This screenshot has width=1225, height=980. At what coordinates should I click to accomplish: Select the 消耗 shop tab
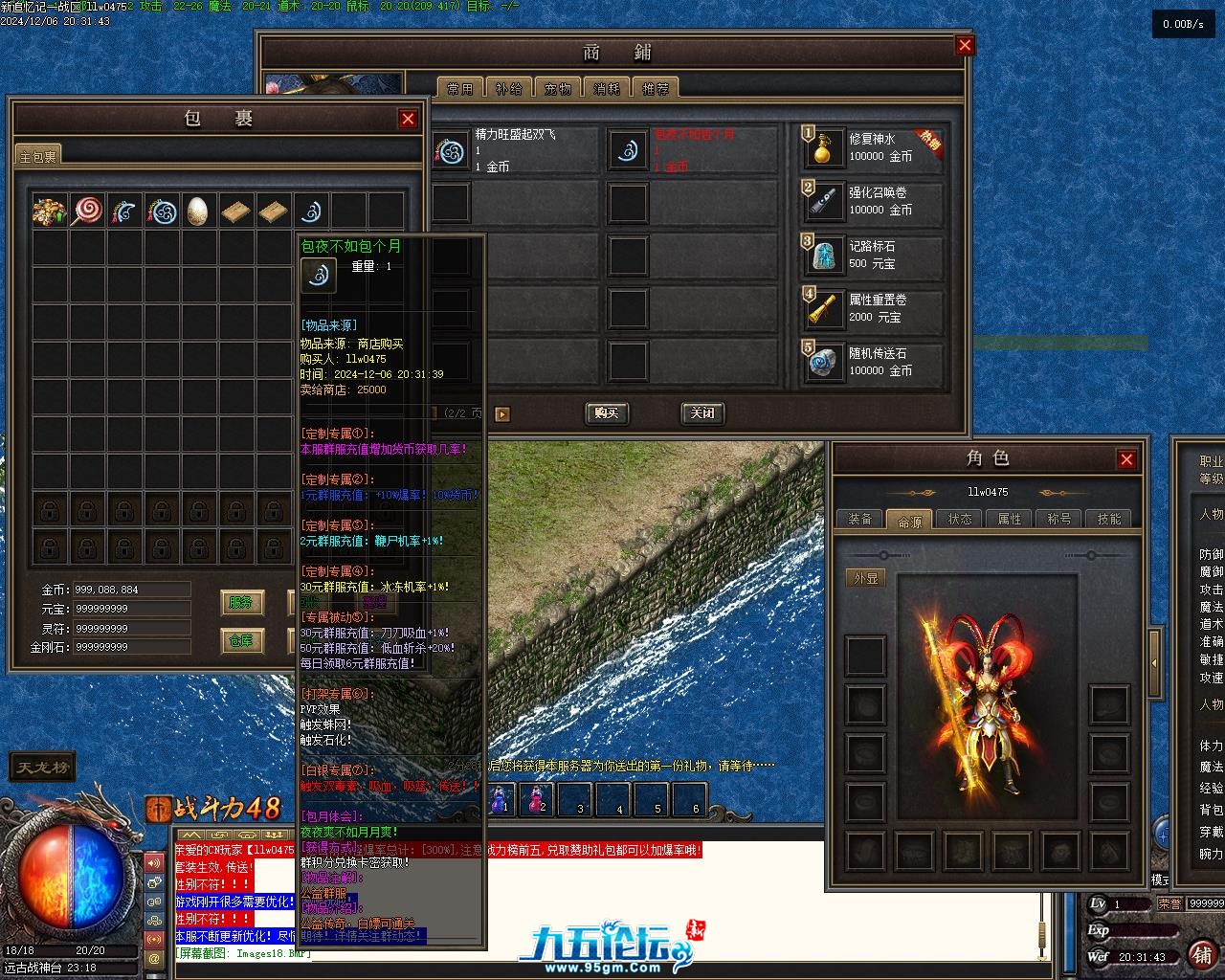pyautogui.click(x=607, y=88)
